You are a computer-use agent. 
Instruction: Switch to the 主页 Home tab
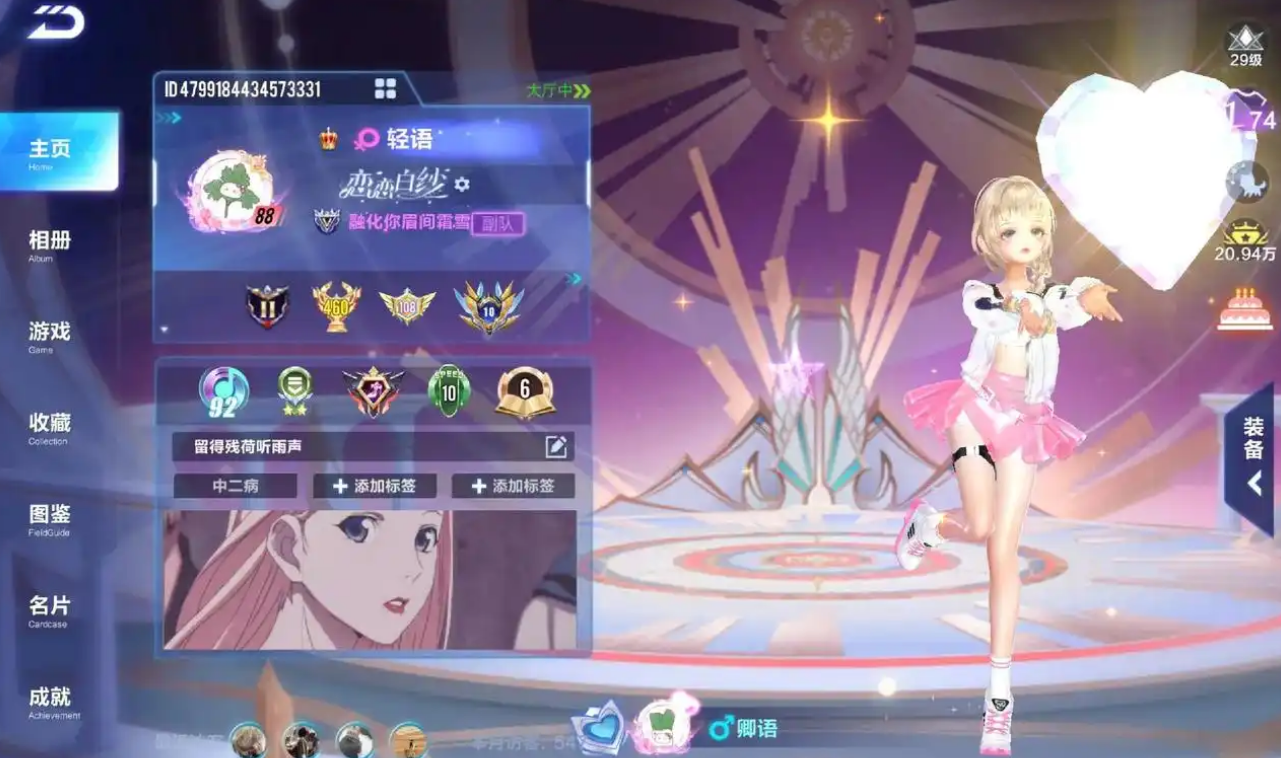(58, 151)
